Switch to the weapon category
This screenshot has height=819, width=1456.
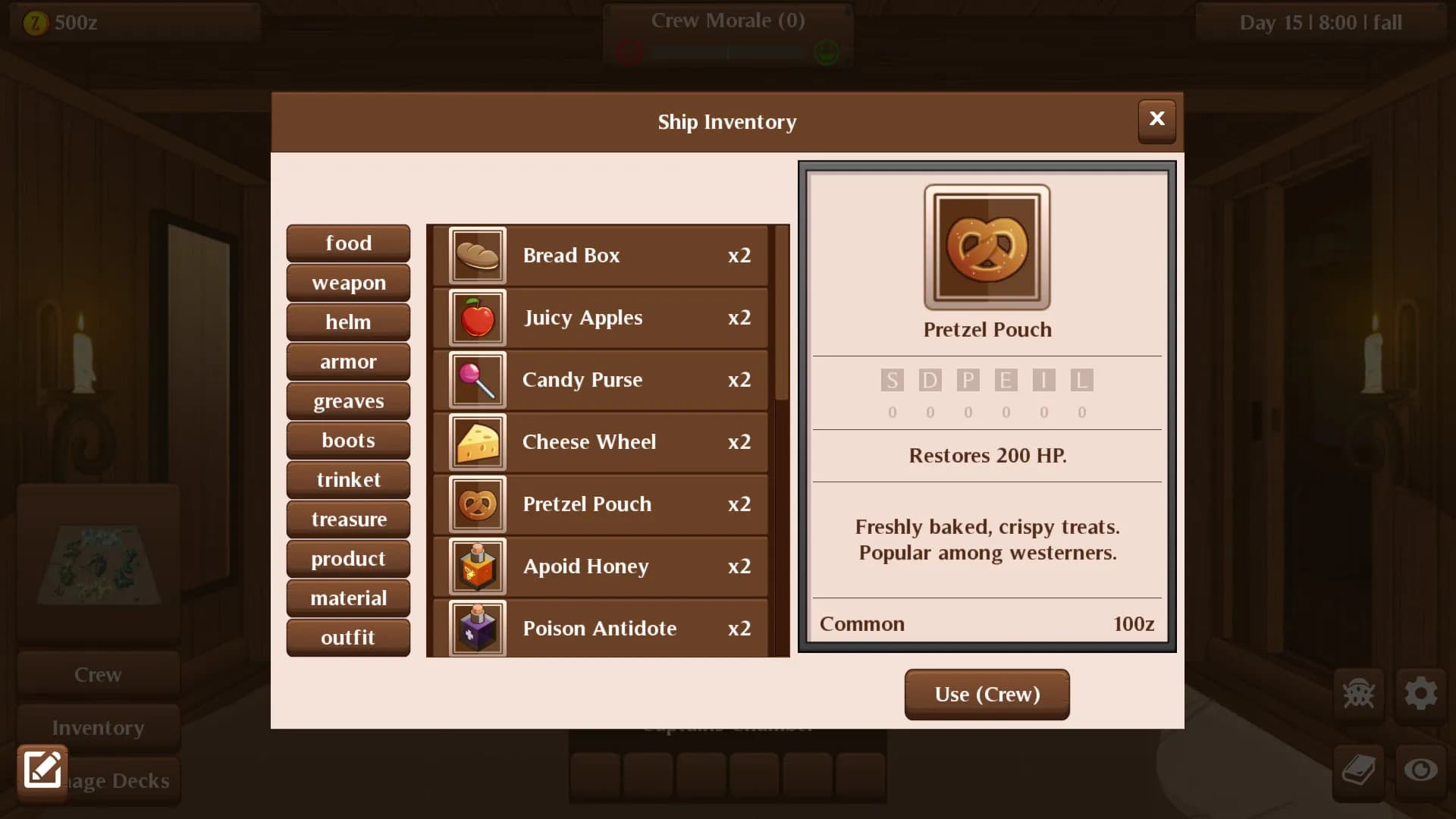coord(348,282)
